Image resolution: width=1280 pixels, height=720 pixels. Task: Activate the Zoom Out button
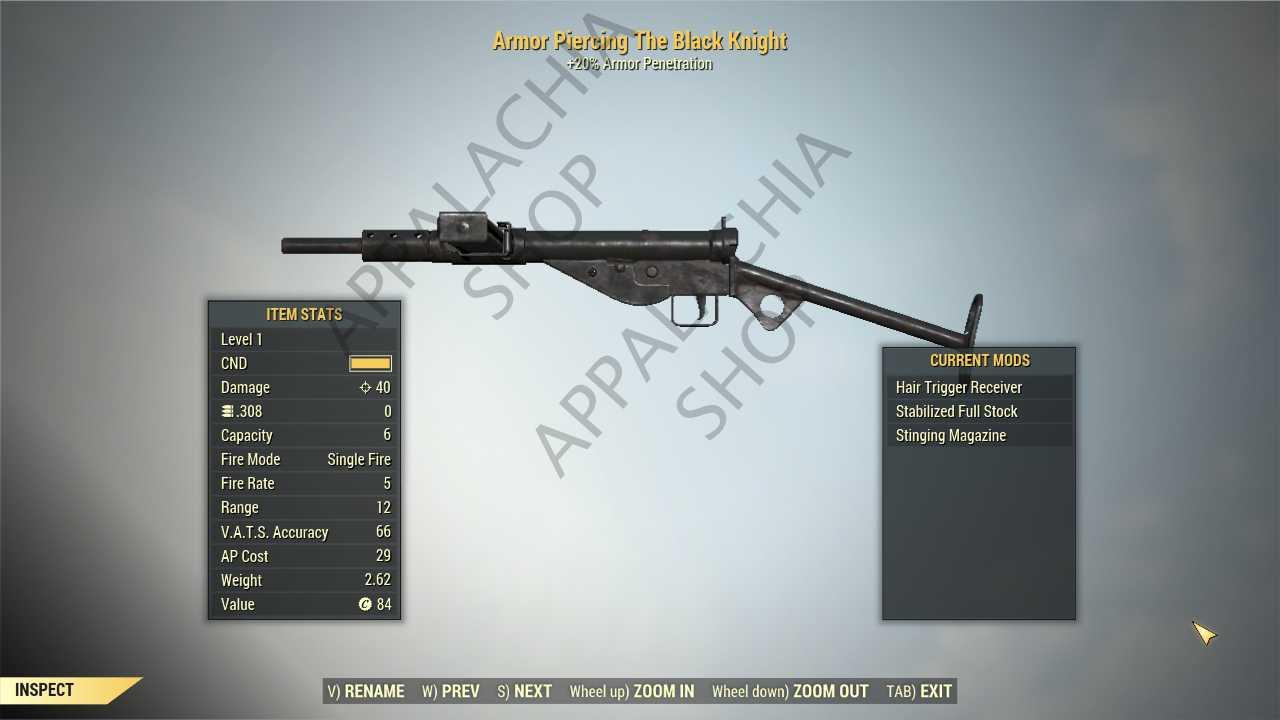[x=790, y=691]
